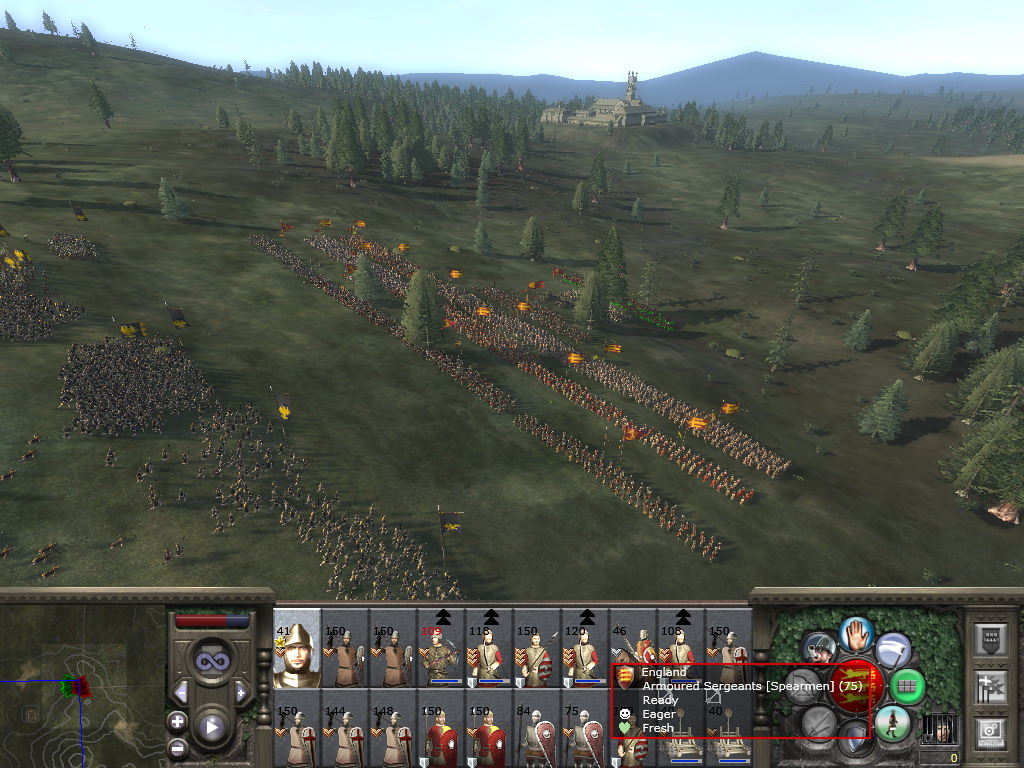Zoom in the minimap with plus button
The height and width of the screenshot is (768, 1024).
click(x=178, y=721)
